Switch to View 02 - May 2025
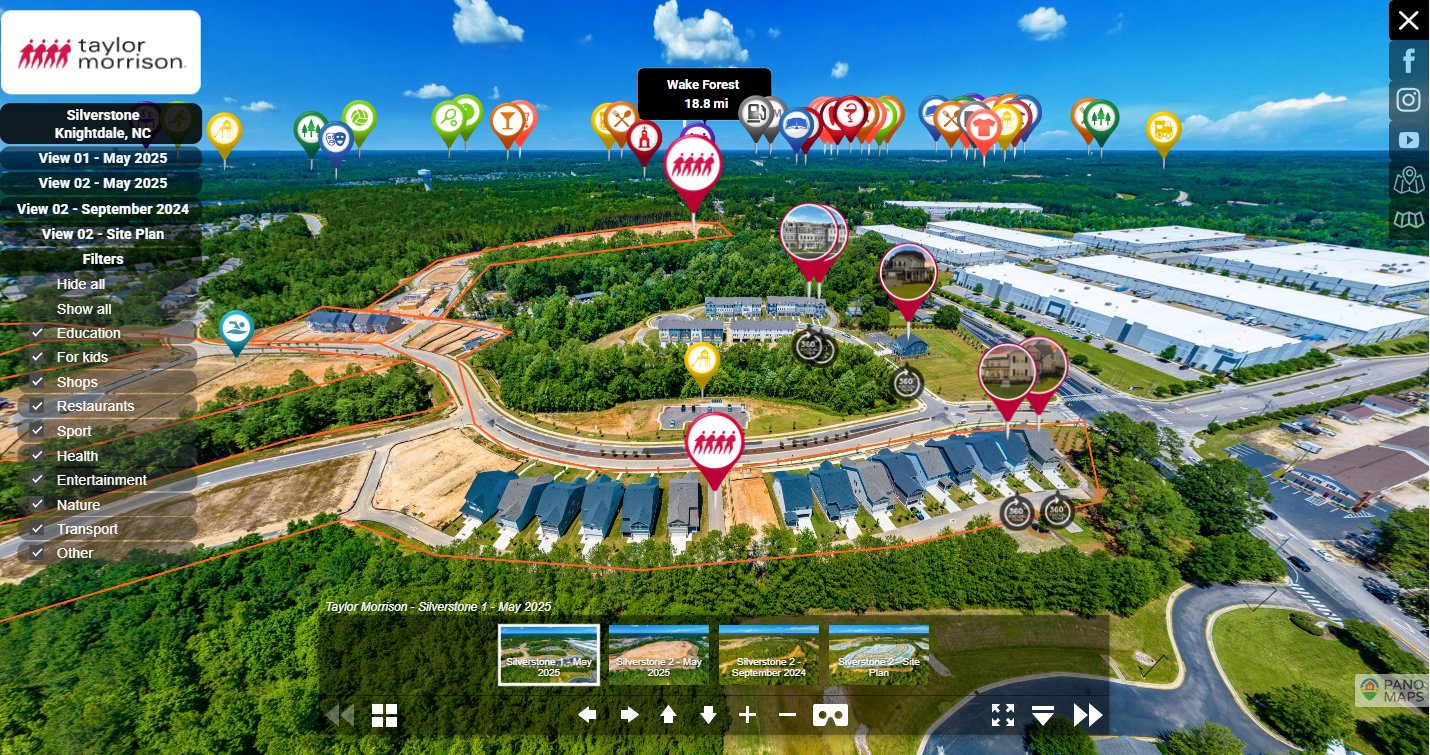This screenshot has width=1430, height=755. tap(102, 183)
